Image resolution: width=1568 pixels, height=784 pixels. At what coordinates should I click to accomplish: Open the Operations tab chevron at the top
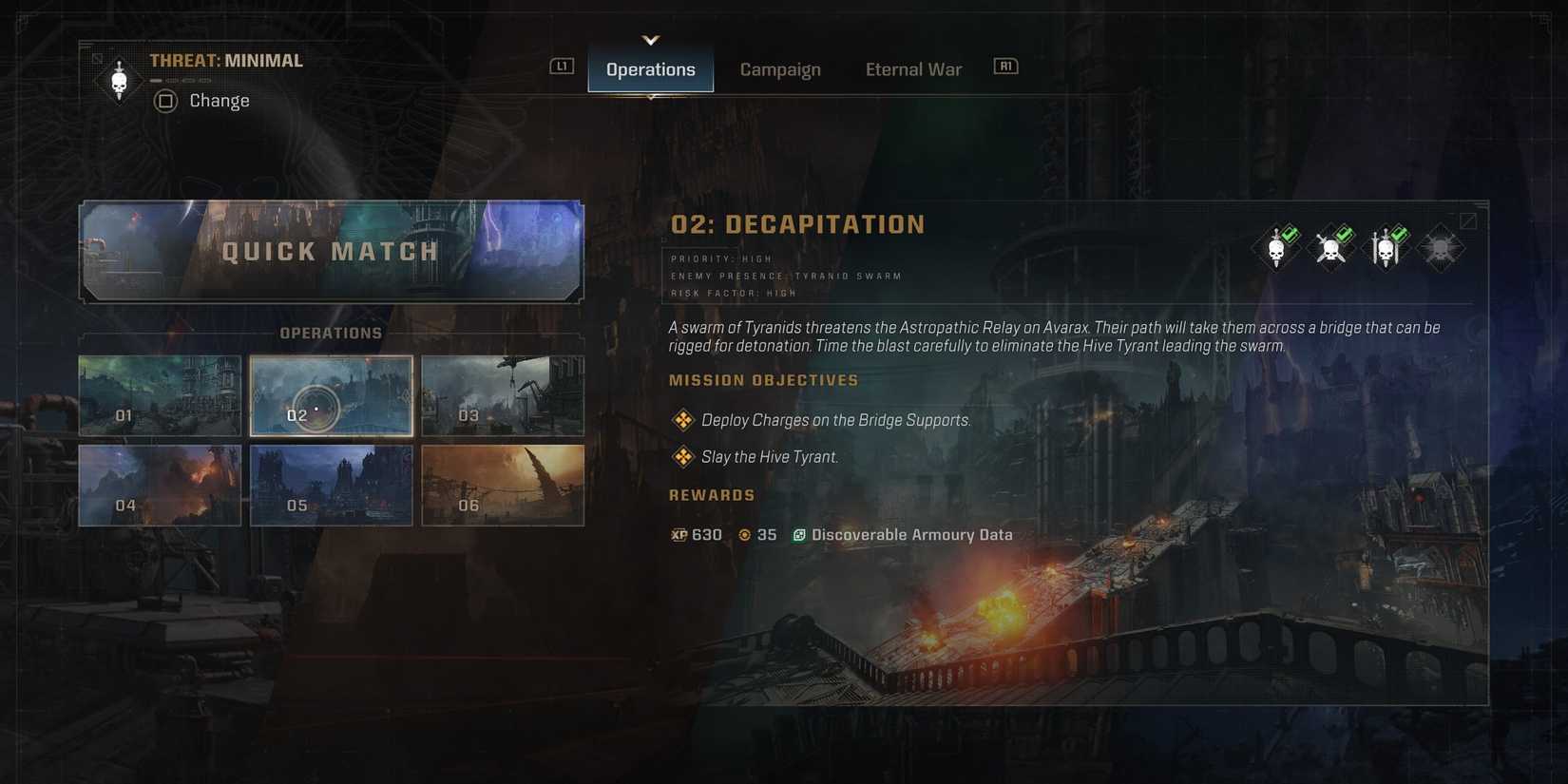[650, 40]
